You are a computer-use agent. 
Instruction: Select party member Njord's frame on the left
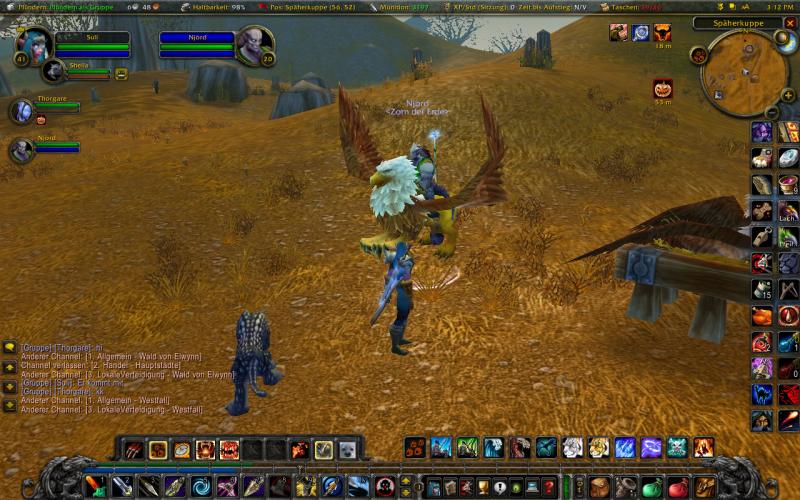[20, 150]
